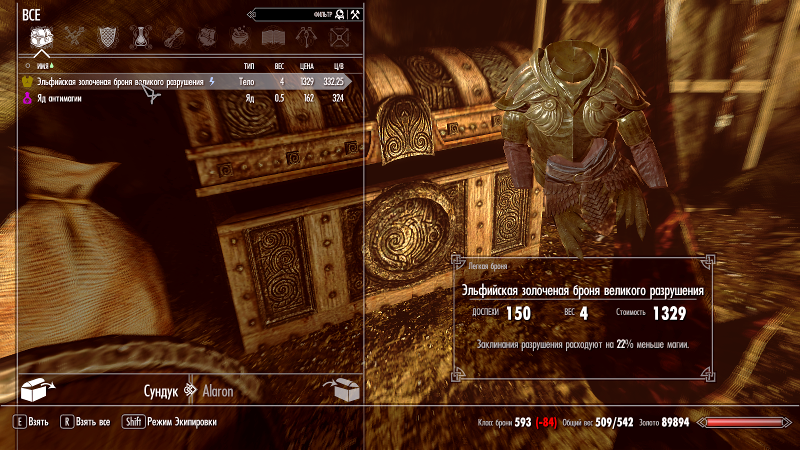Show the books category tab
Screen dimensions: 800x450
[x=273, y=38]
